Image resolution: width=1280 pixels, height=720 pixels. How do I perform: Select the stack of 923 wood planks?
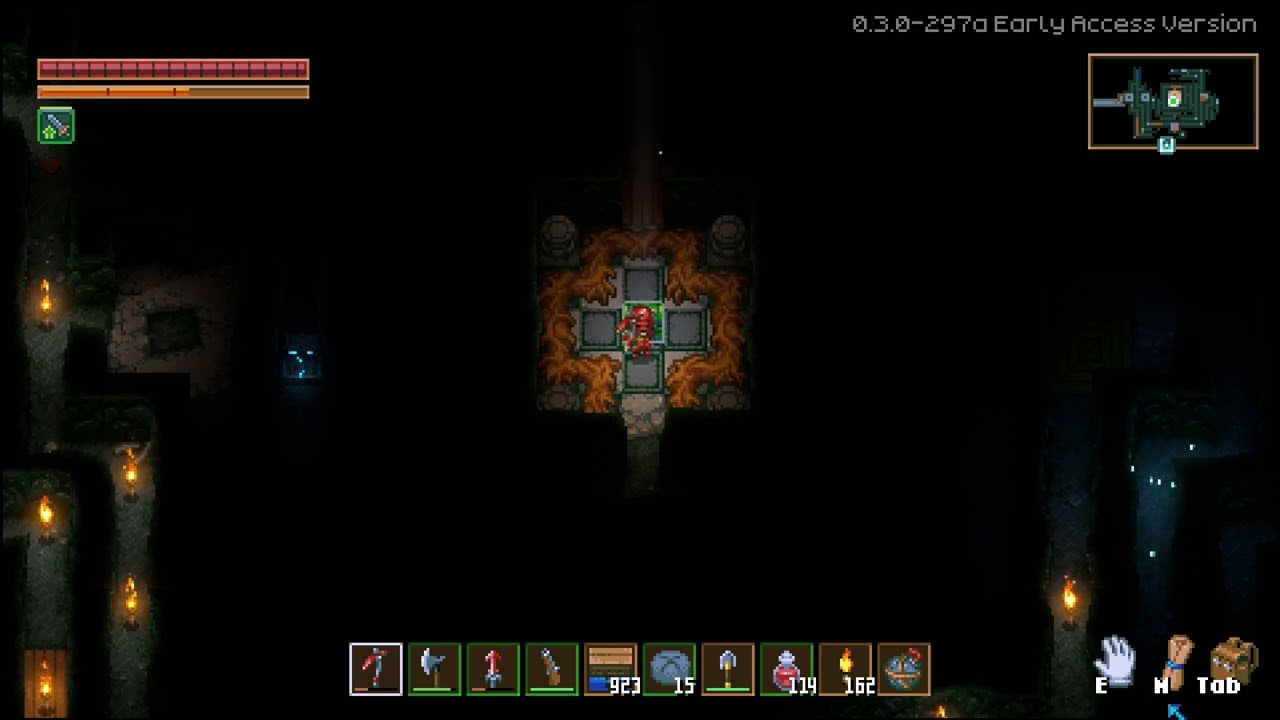(x=611, y=668)
